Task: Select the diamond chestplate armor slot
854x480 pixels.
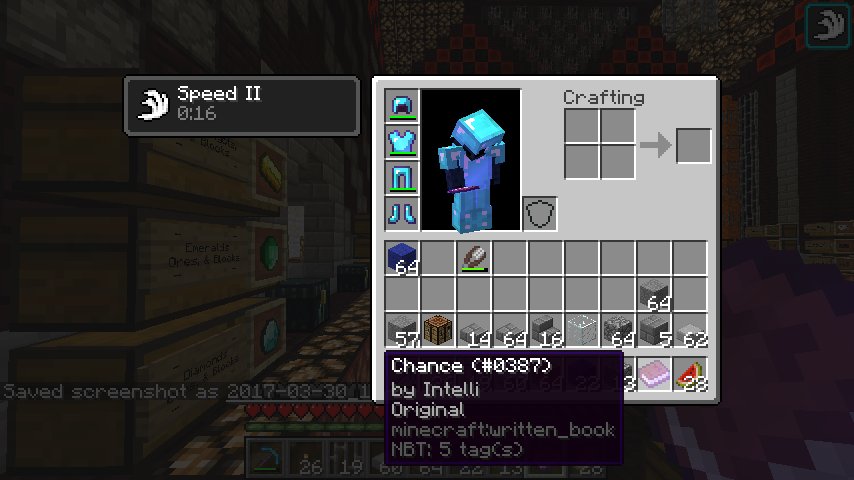Action: tap(402, 142)
